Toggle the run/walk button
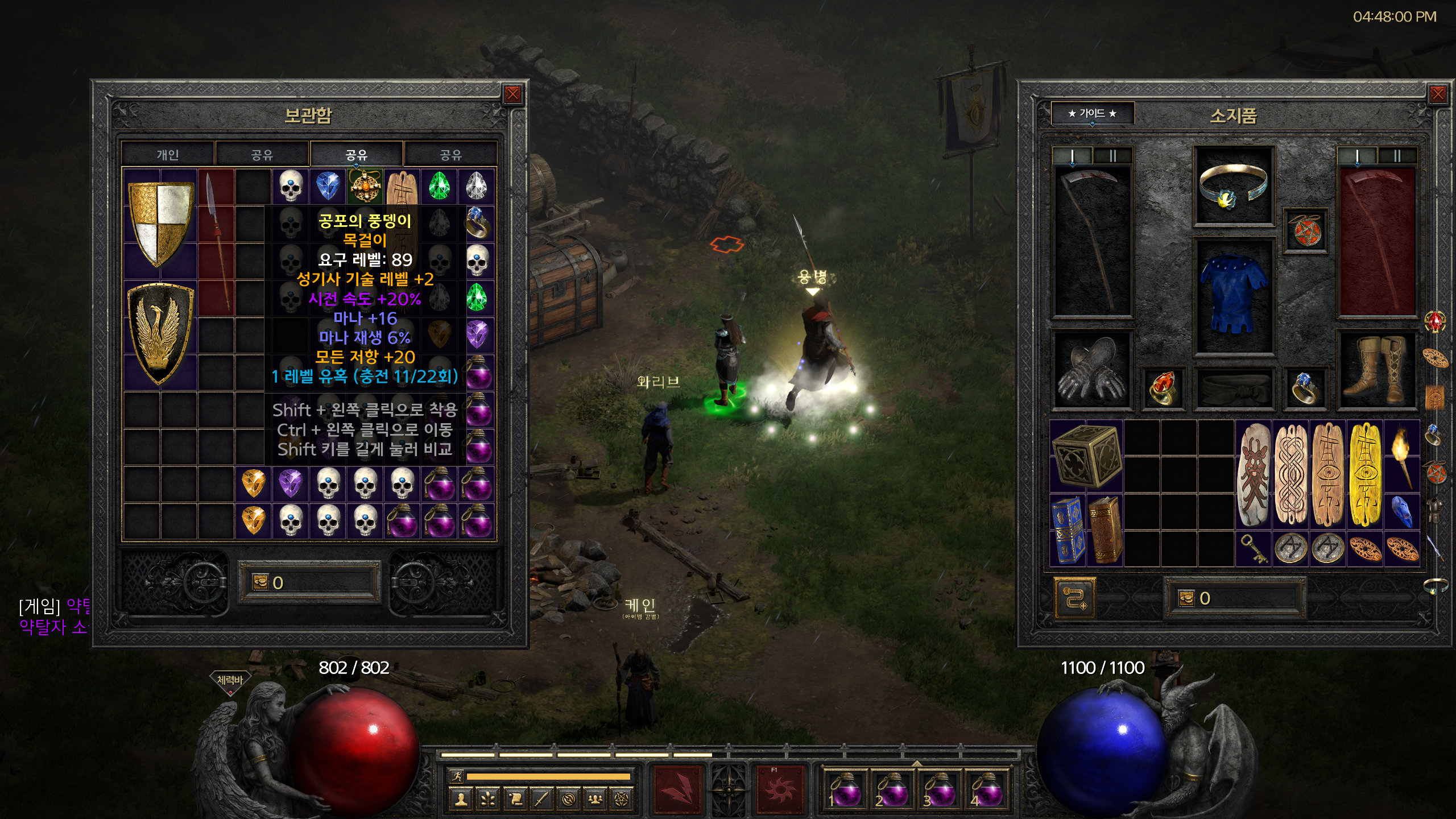The height and width of the screenshot is (819, 1456). pos(456,776)
